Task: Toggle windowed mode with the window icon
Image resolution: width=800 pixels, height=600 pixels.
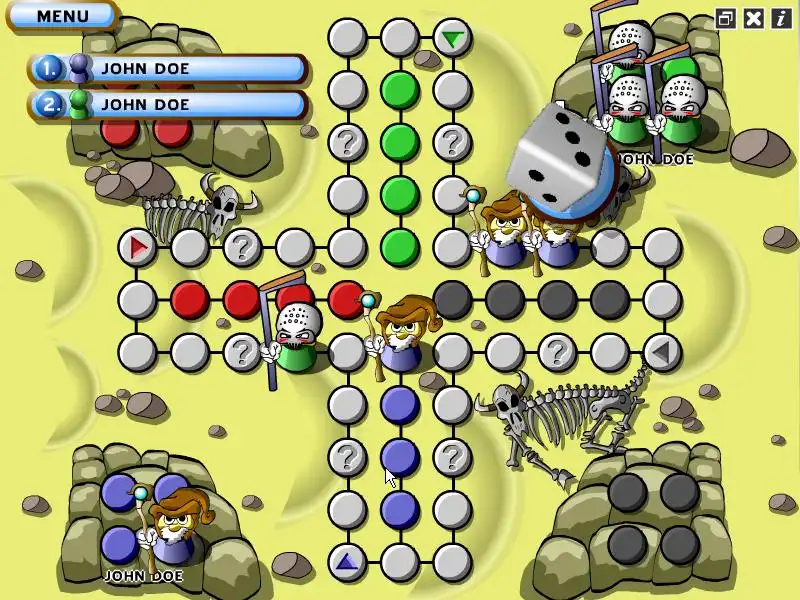Action: 726,17
